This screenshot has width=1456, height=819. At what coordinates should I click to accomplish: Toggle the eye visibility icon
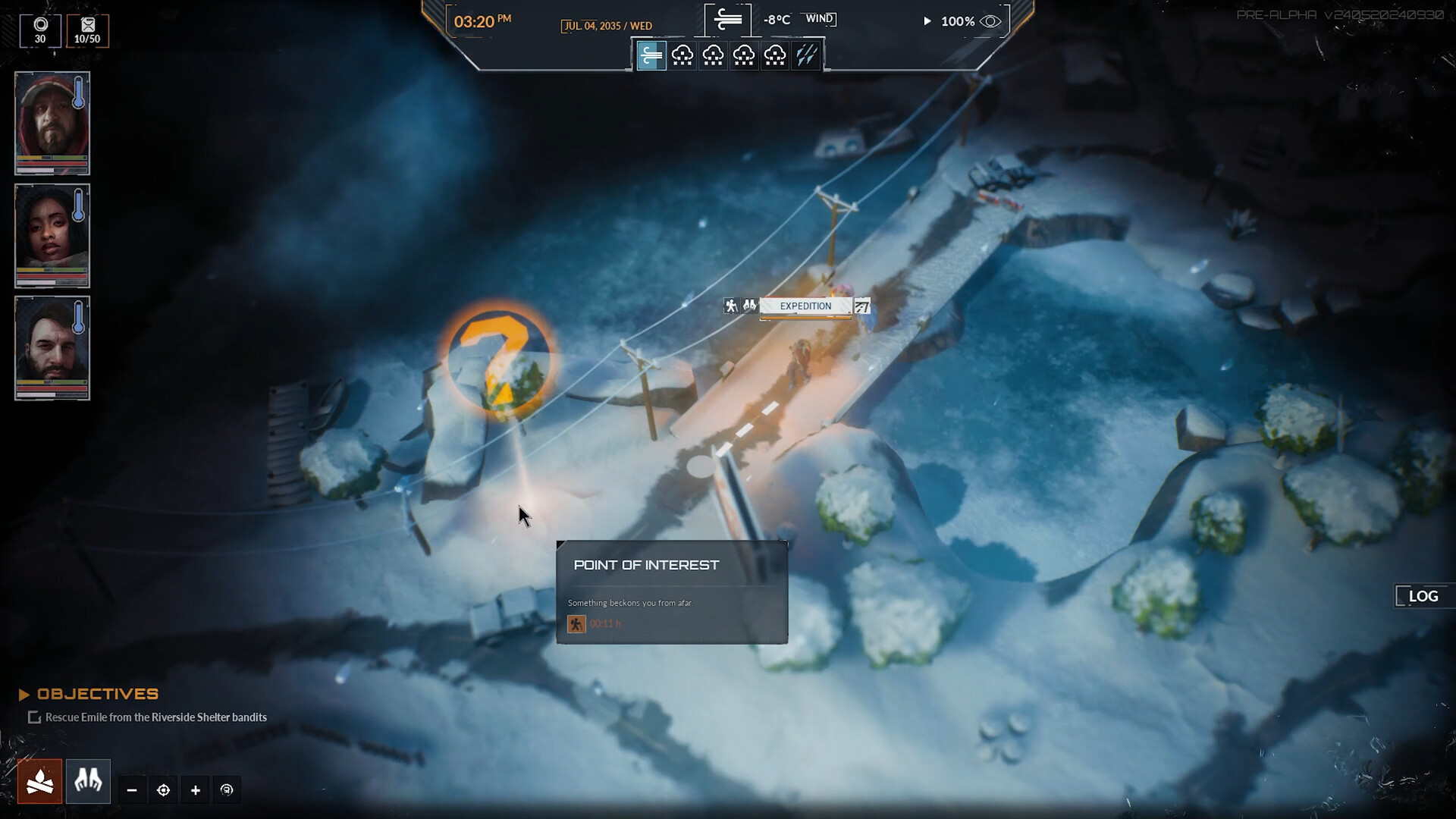[x=990, y=21]
